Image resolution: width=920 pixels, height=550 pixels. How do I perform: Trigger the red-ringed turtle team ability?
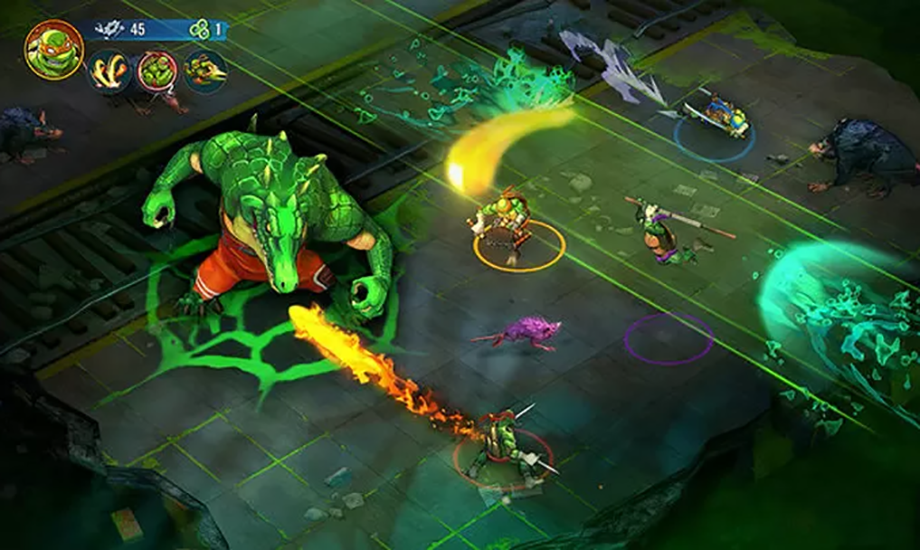pyautogui.click(x=157, y=71)
